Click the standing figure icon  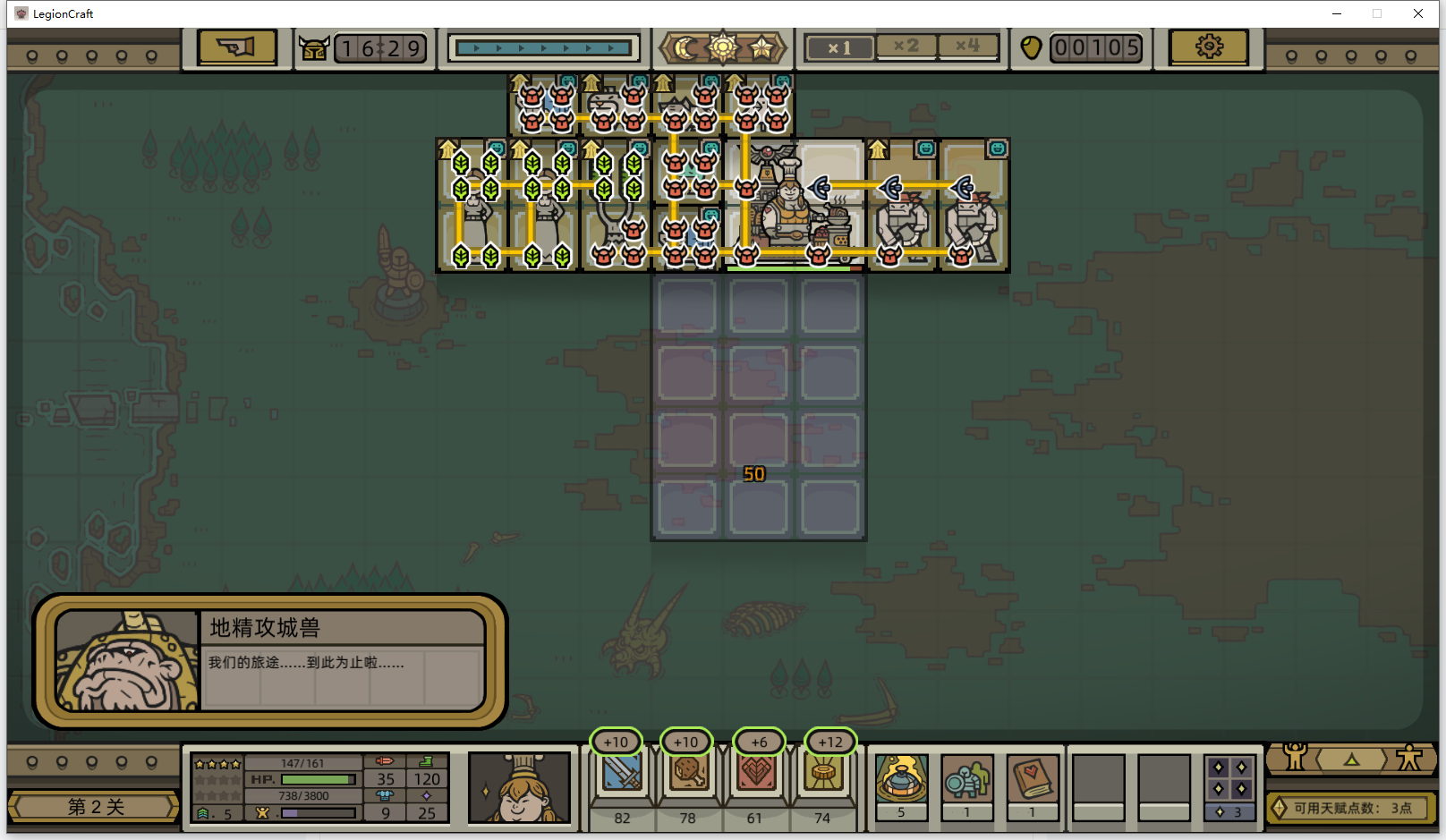coord(1409,758)
